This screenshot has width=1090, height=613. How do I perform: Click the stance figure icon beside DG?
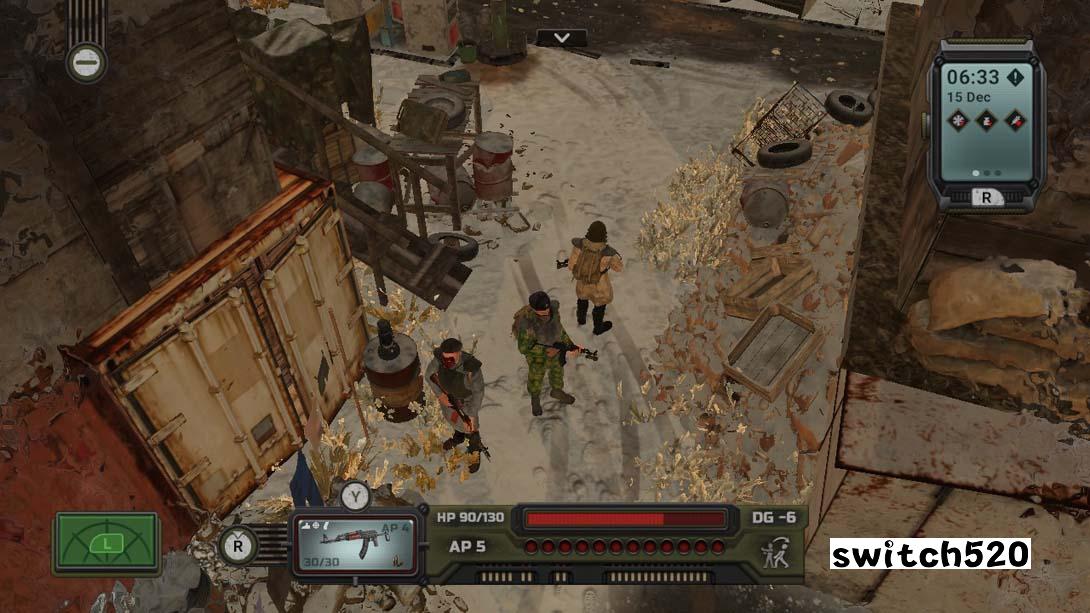pyautogui.click(x=773, y=551)
